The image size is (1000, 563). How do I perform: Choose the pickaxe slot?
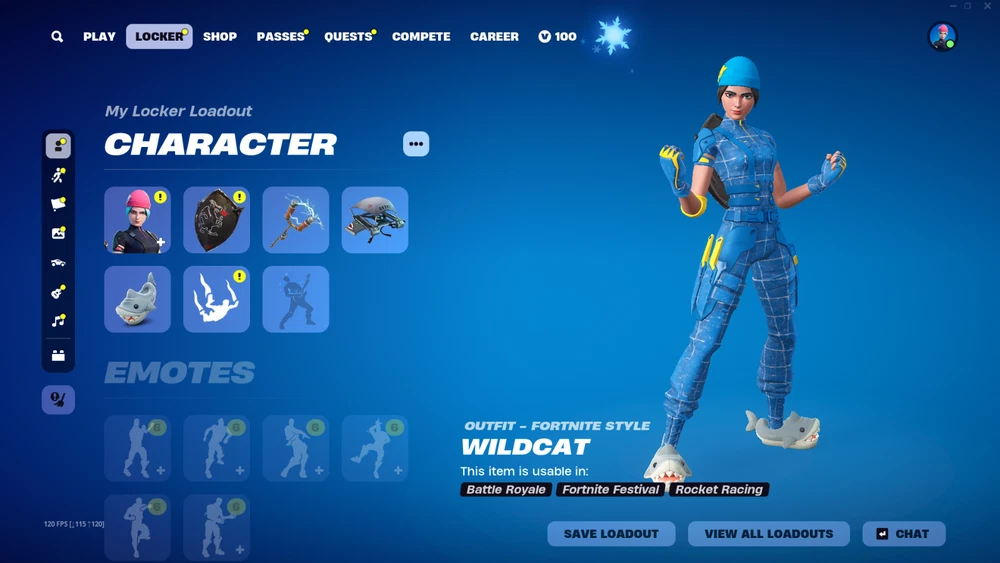tap(296, 220)
